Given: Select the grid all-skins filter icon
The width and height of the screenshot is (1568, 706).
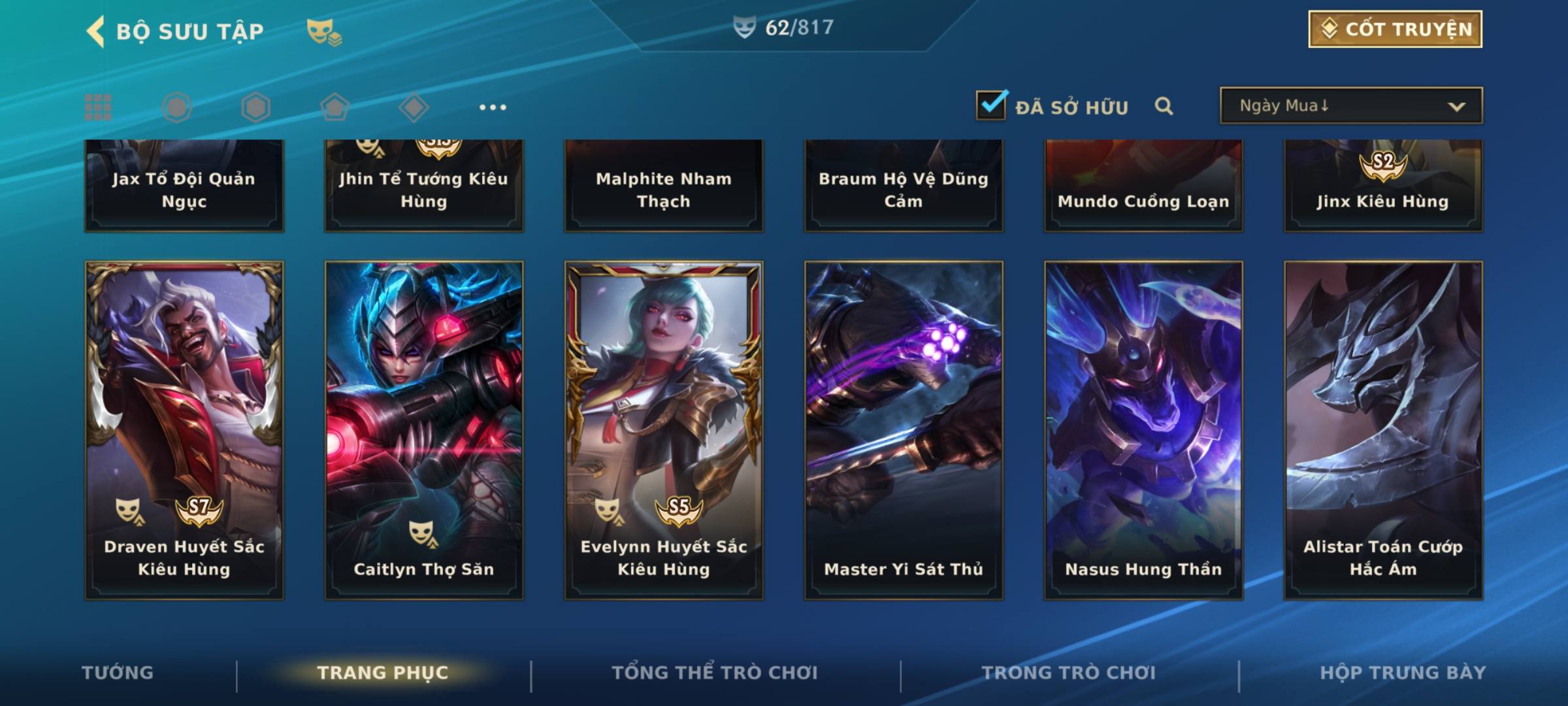Looking at the screenshot, I should tap(98, 107).
